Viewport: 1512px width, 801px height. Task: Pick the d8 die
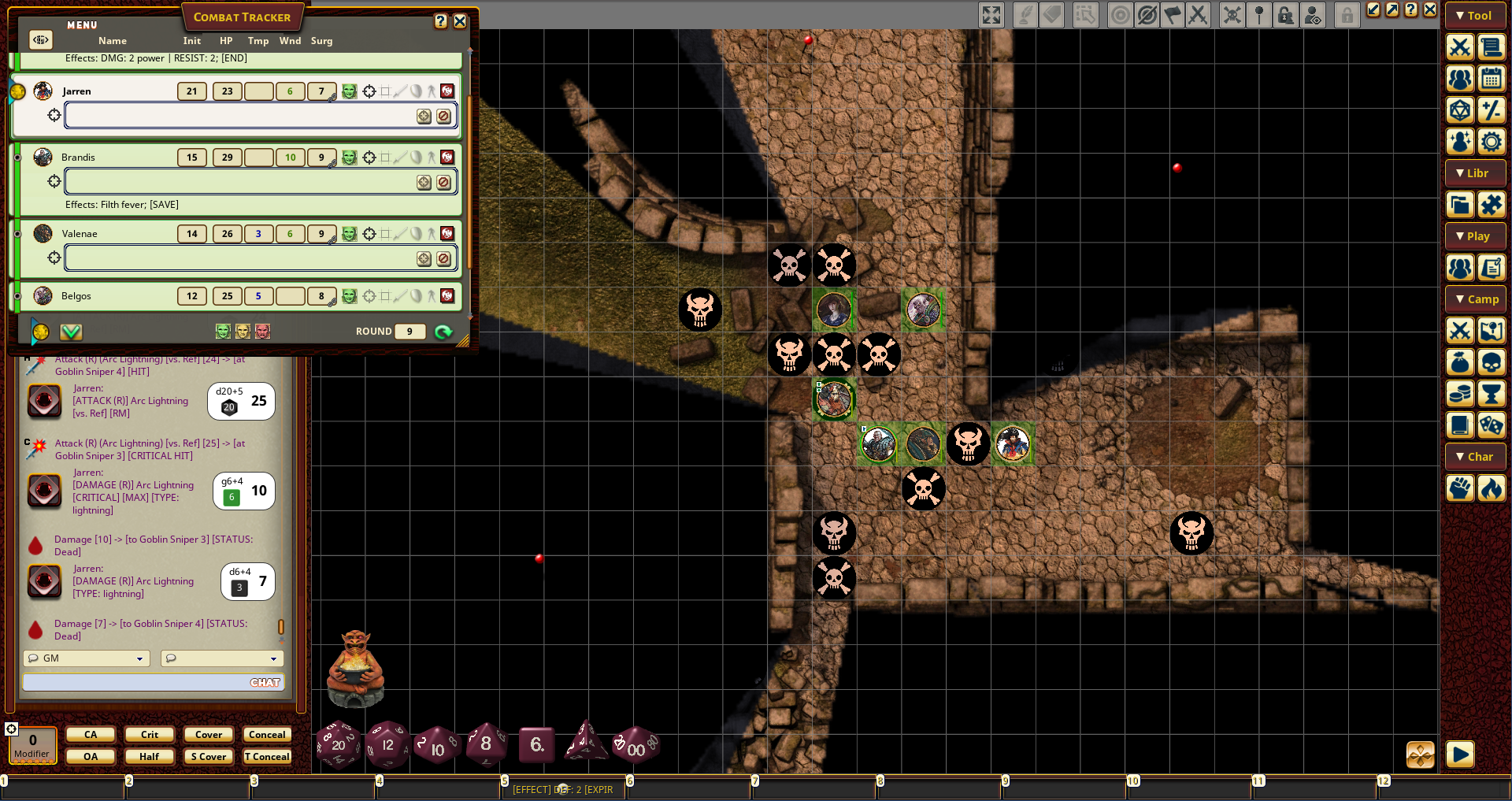[486, 744]
